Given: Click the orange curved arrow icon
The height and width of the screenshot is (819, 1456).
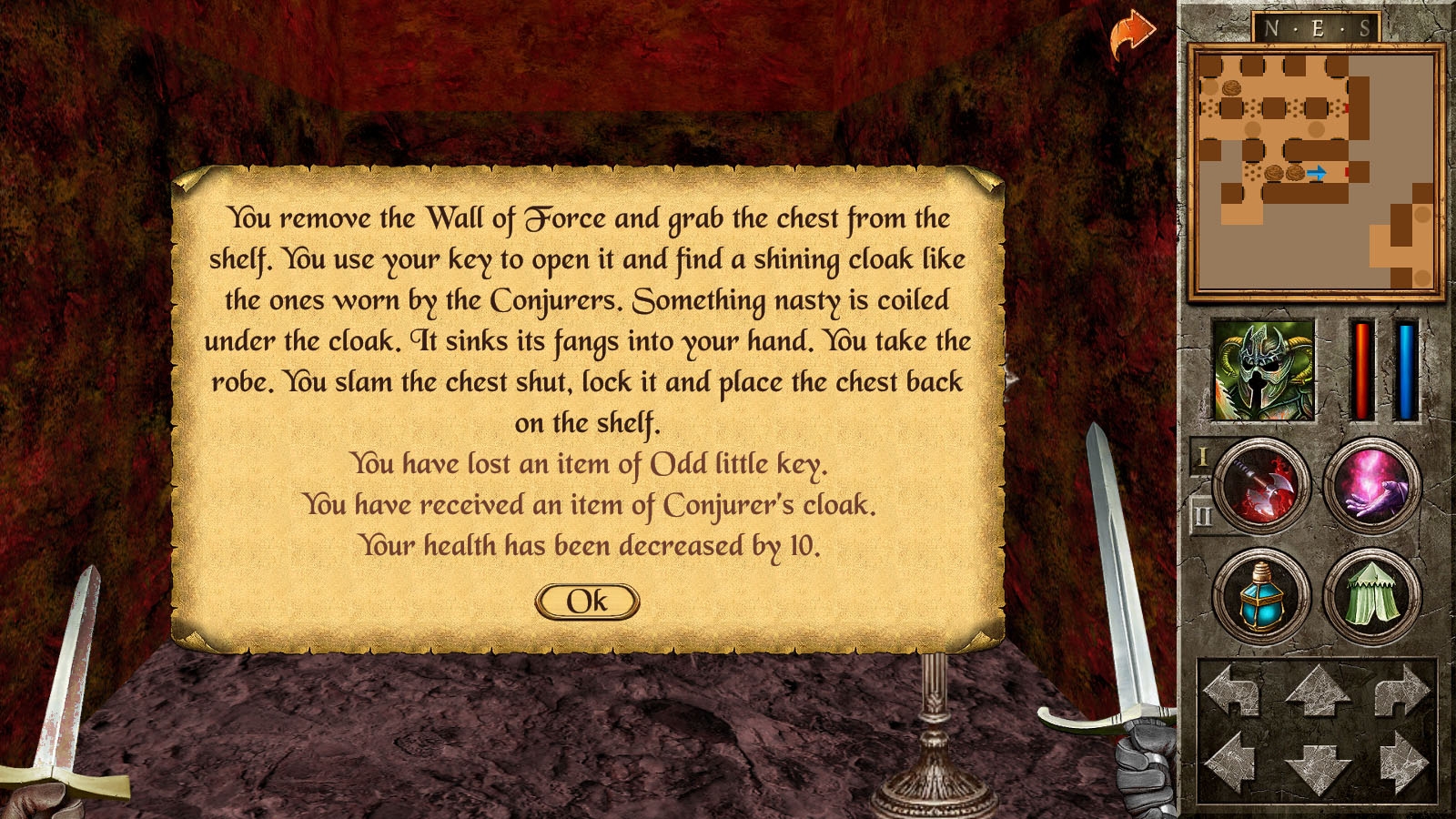Looking at the screenshot, I should 1131,35.
